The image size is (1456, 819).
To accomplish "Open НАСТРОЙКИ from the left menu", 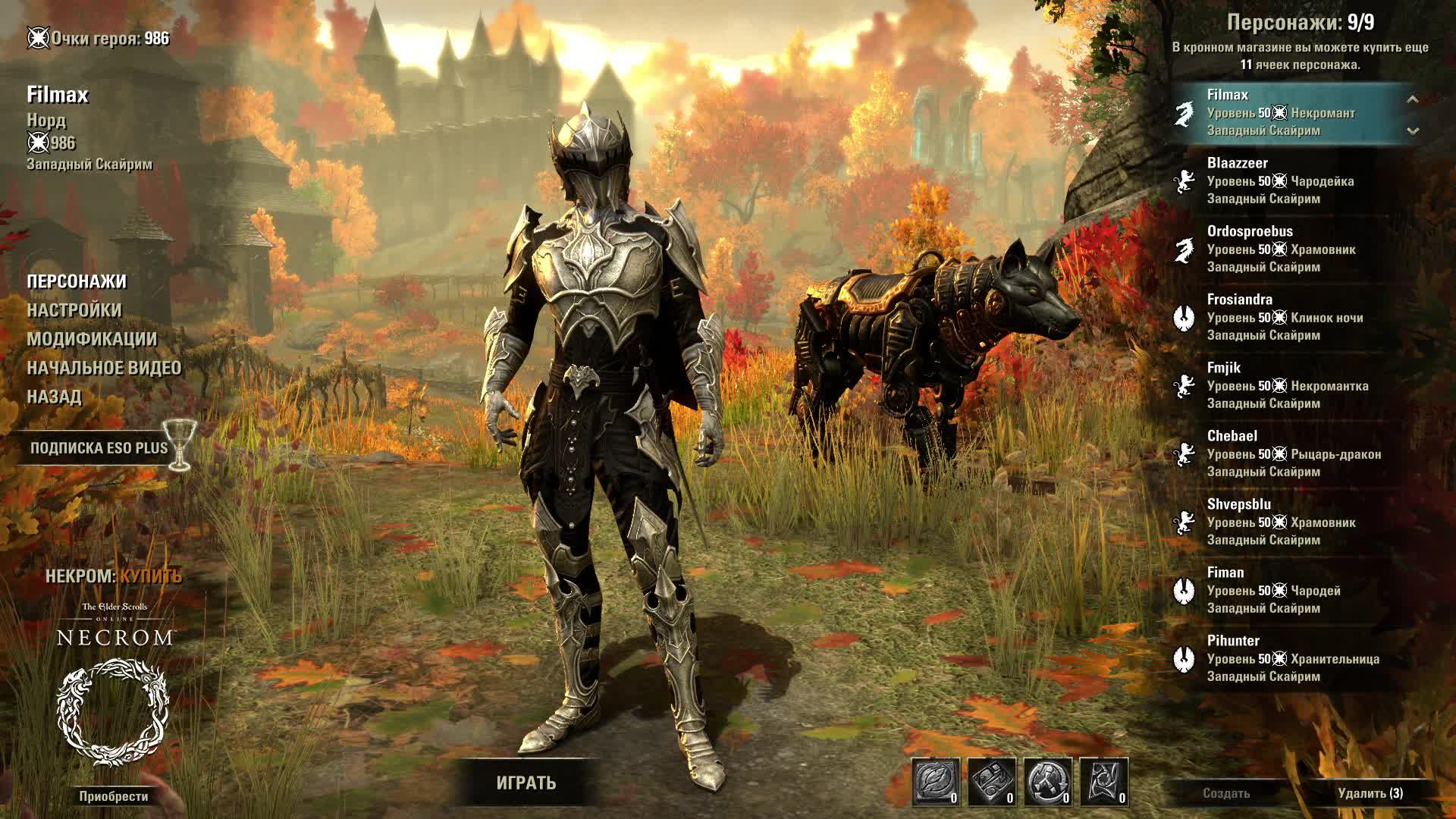I will (x=74, y=310).
